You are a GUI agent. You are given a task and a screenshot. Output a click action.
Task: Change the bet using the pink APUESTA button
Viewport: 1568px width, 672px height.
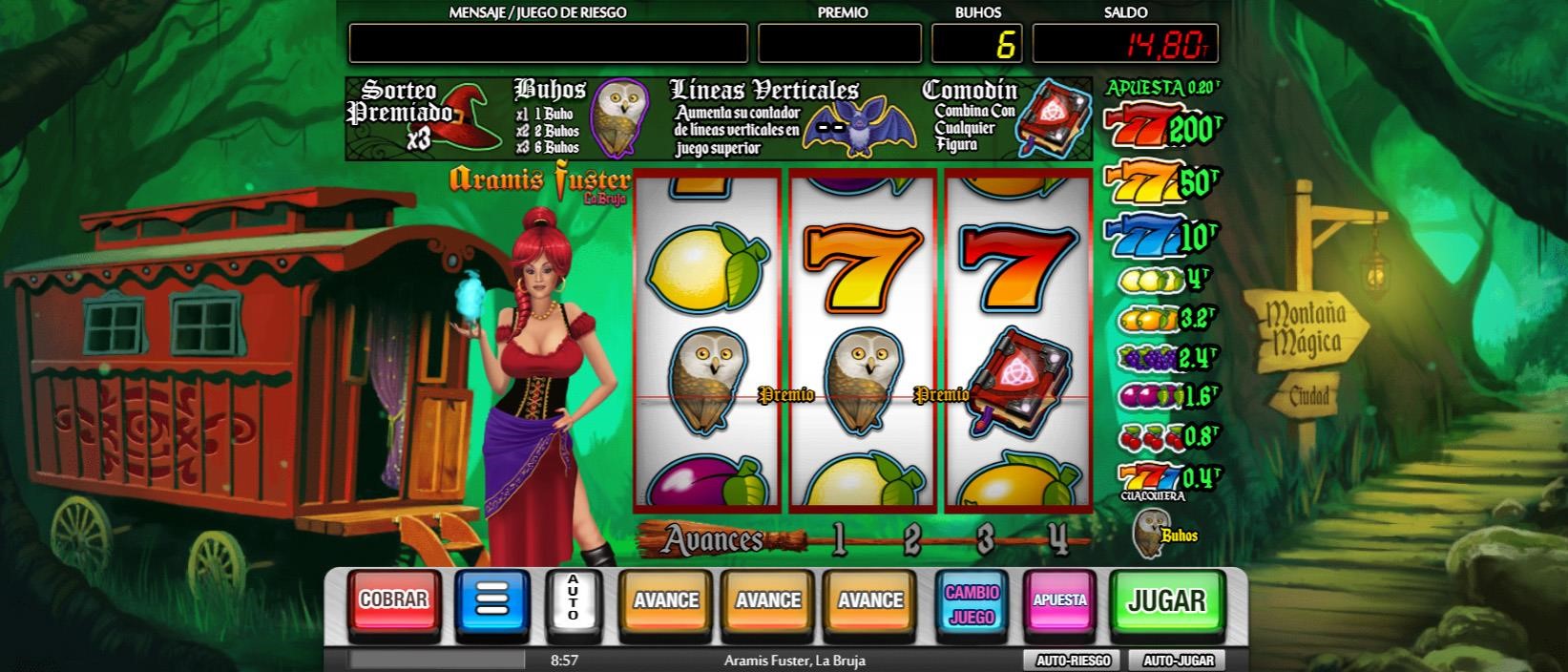pos(1059,600)
